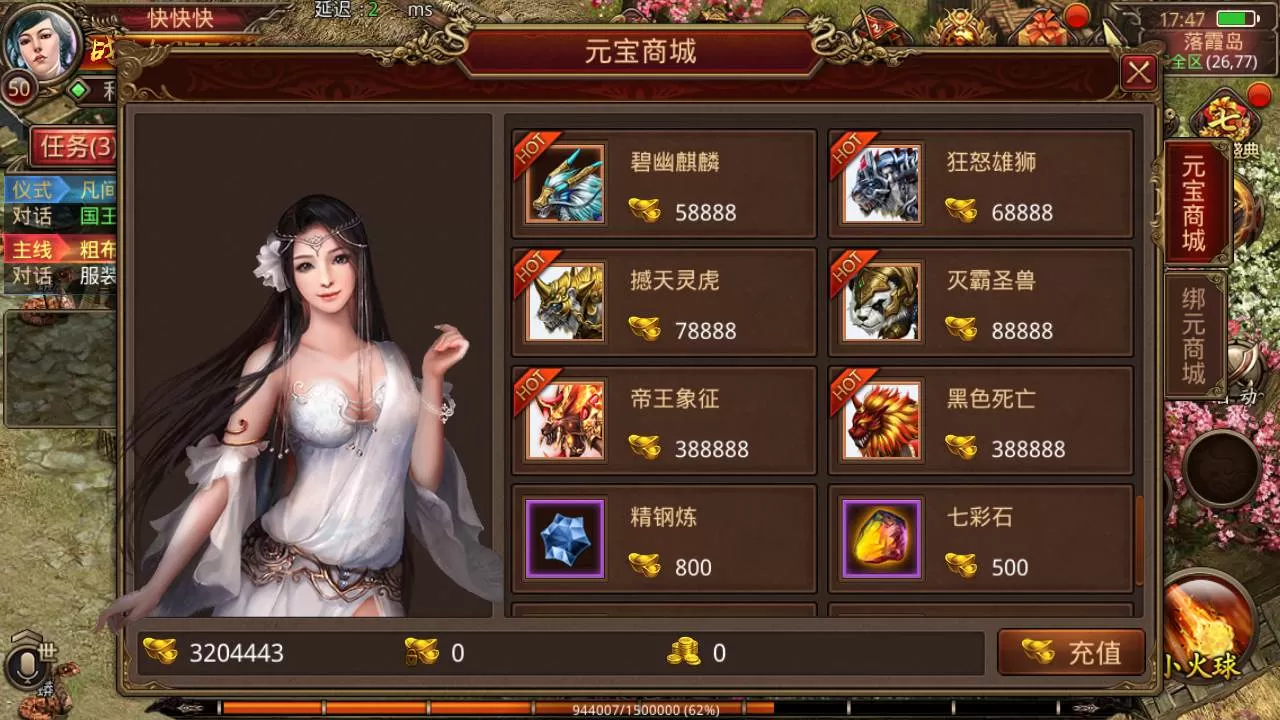
Task: Open the 充值 recharge button
Action: pyautogui.click(x=1071, y=652)
